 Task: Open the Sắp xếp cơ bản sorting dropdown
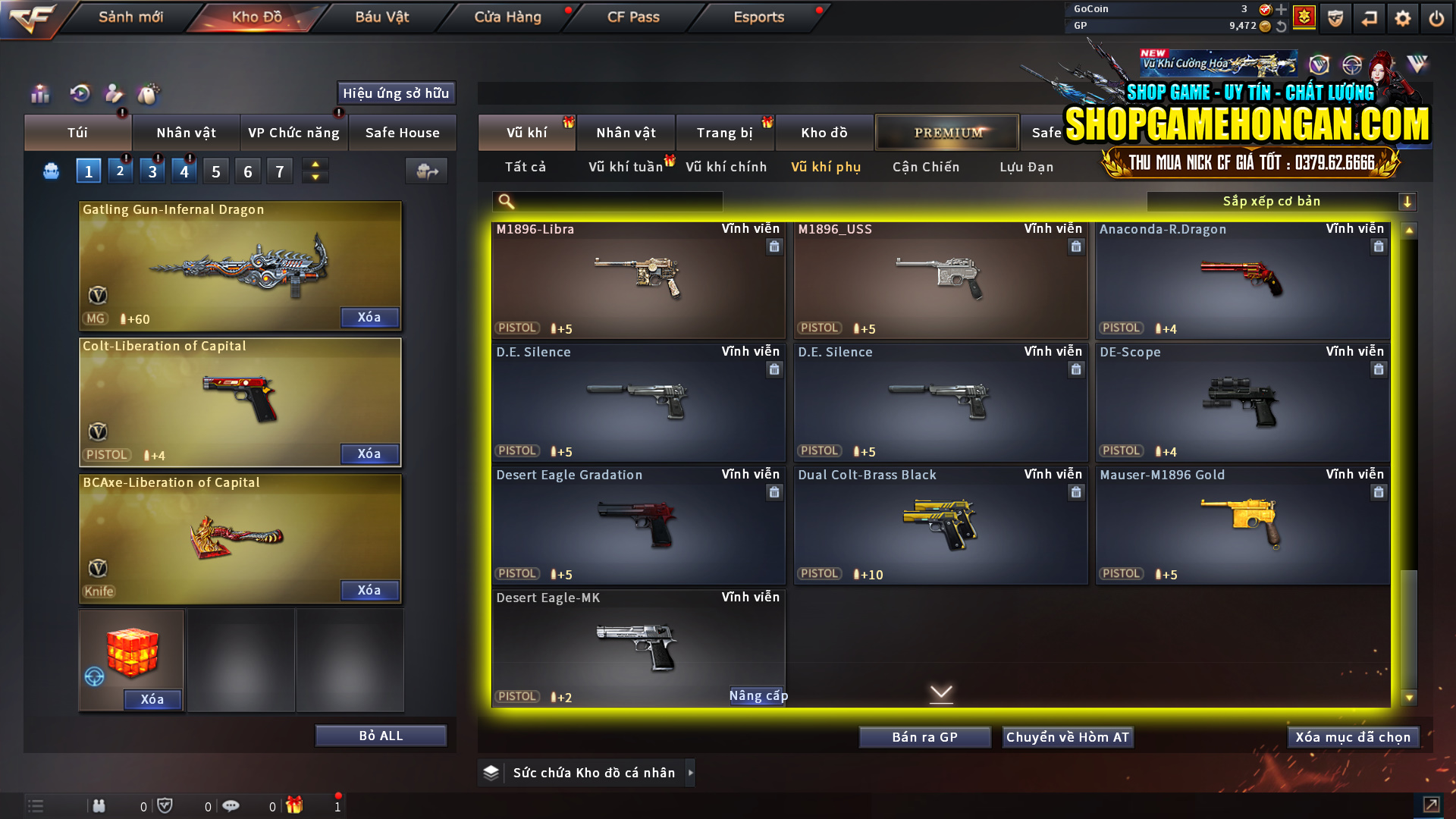coord(1272,201)
